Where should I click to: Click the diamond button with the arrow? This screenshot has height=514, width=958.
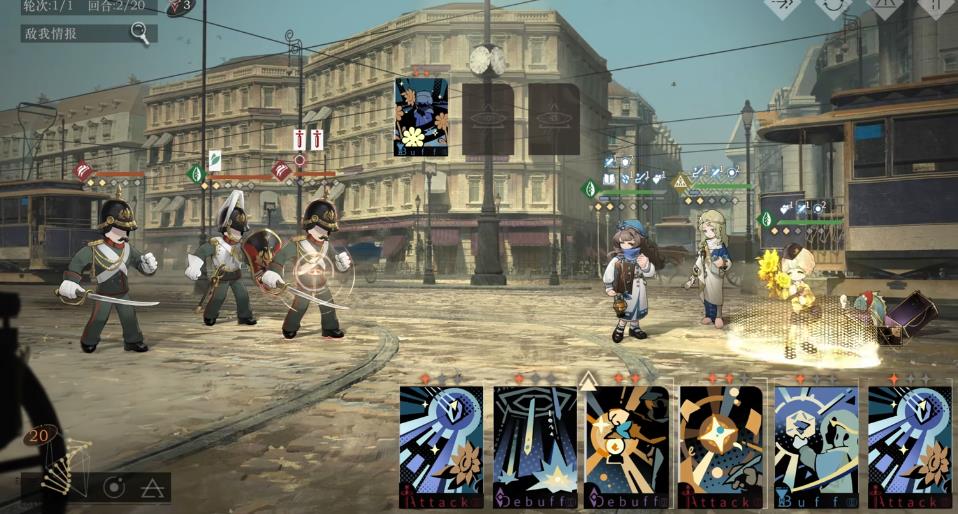click(783, 5)
